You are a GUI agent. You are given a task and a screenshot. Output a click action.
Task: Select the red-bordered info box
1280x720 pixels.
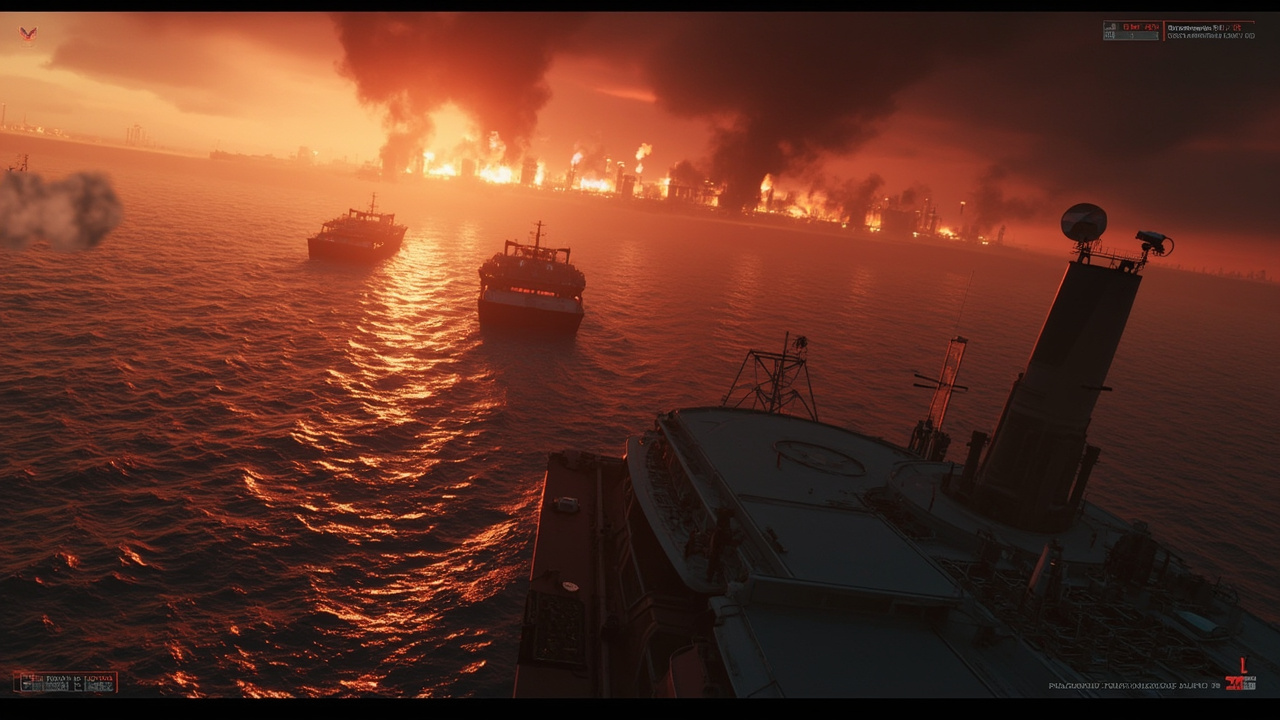click(x=65, y=682)
